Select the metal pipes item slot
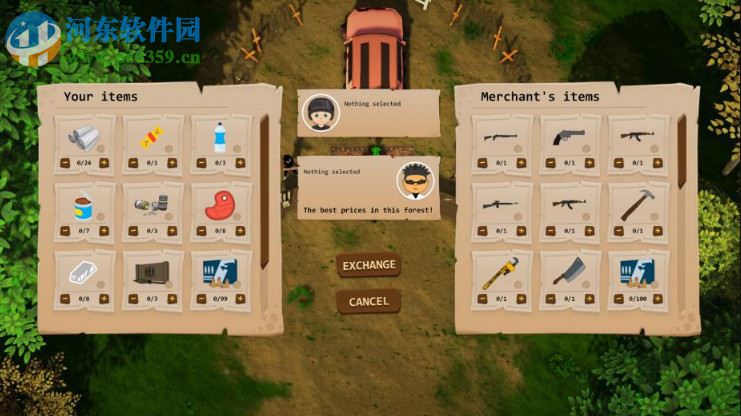 pos(84,137)
